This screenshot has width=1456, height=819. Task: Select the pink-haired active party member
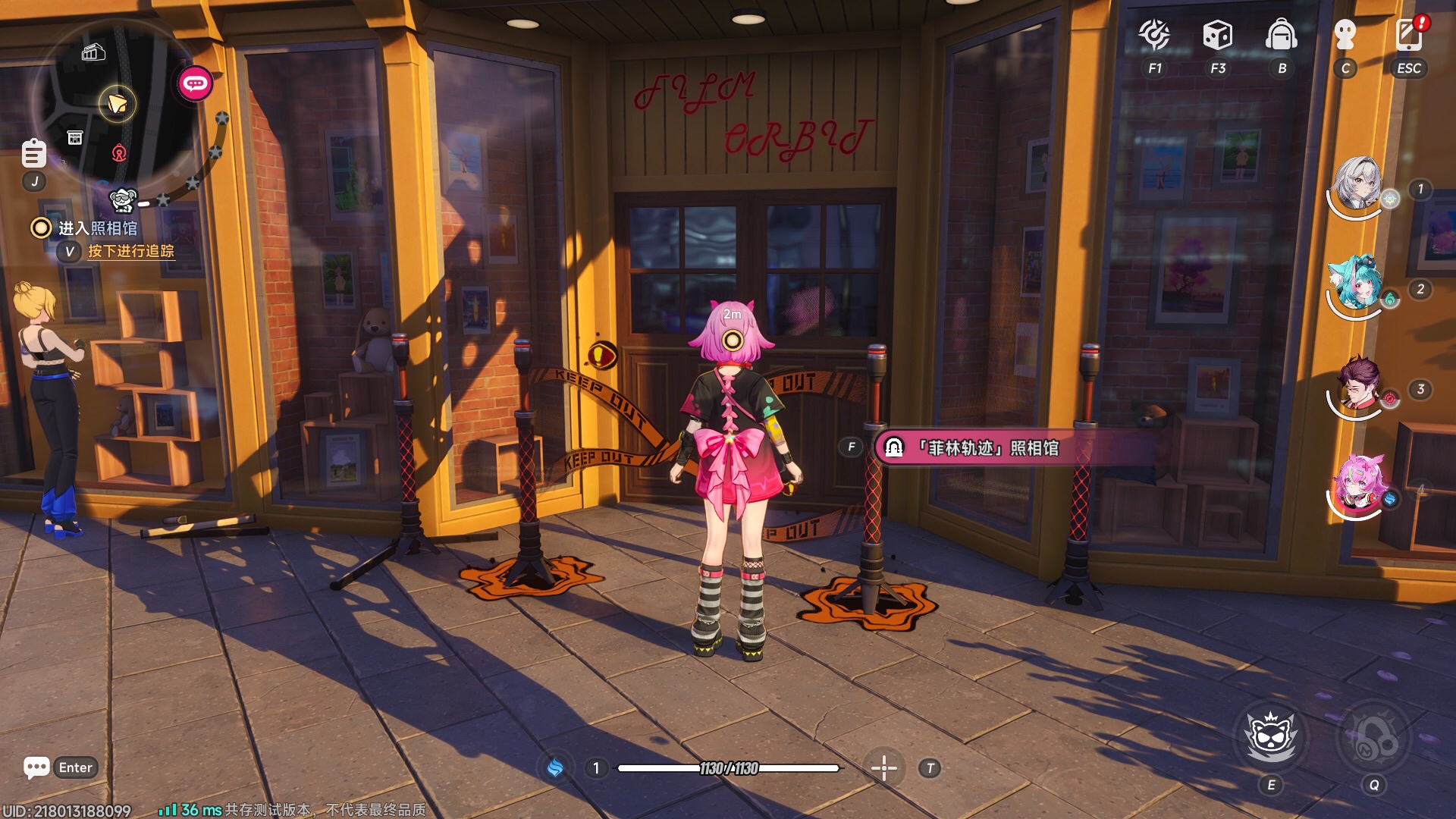(x=1357, y=483)
